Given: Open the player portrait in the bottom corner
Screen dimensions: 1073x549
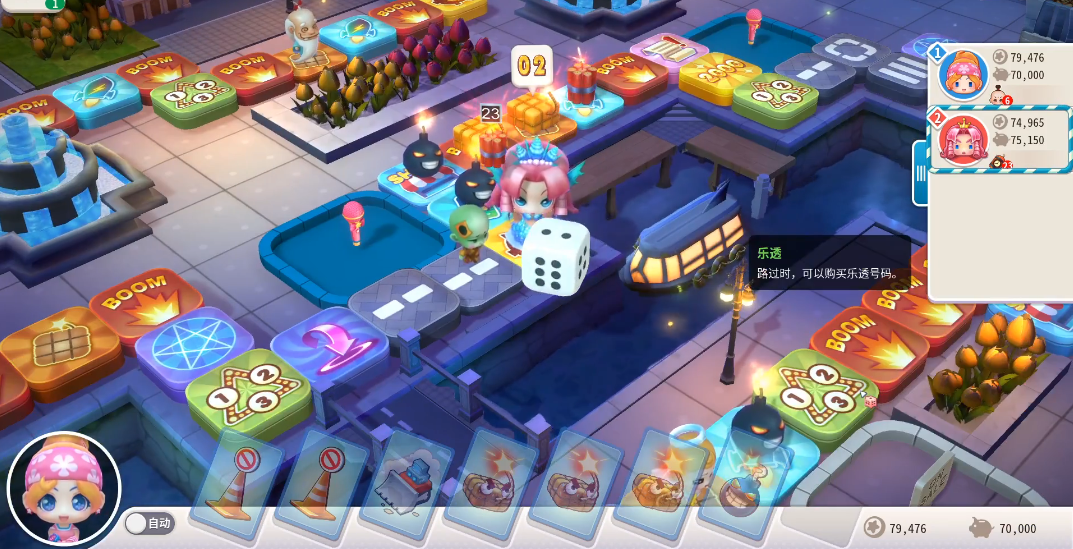Looking at the screenshot, I should [x=63, y=490].
